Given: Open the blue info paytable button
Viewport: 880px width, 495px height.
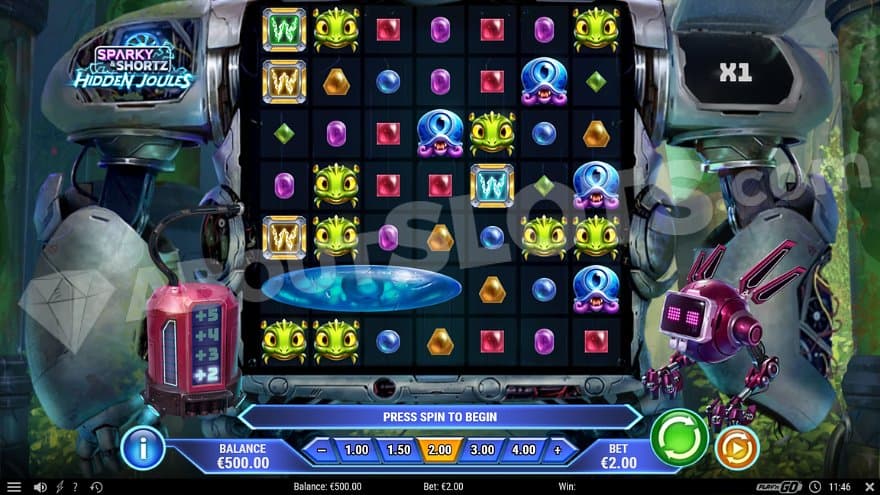Looking at the screenshot, I should coord(142,449).
